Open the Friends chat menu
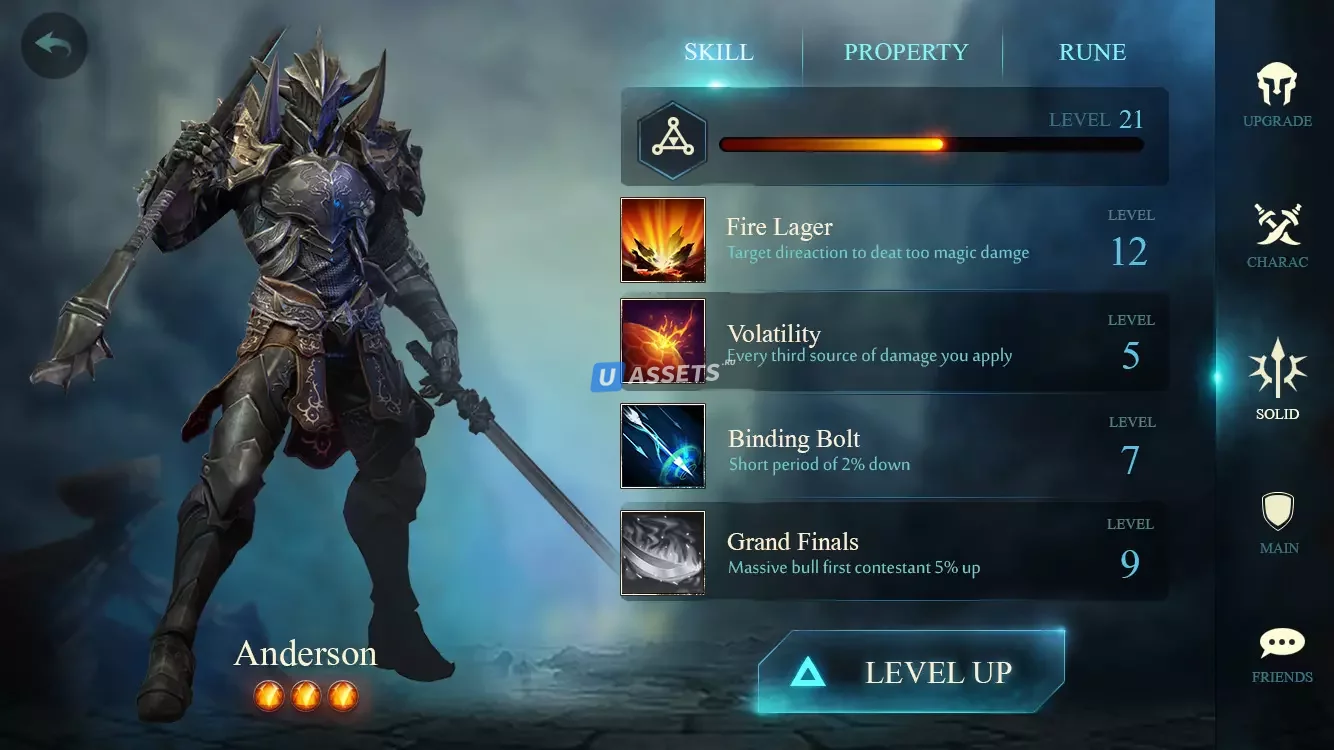Screen dimensions: 1334x750 click(x=1282, y=654)
